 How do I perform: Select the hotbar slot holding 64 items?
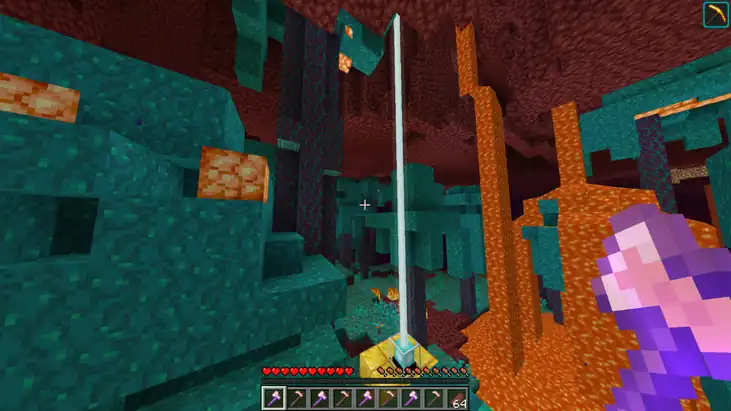pos(458,398)
